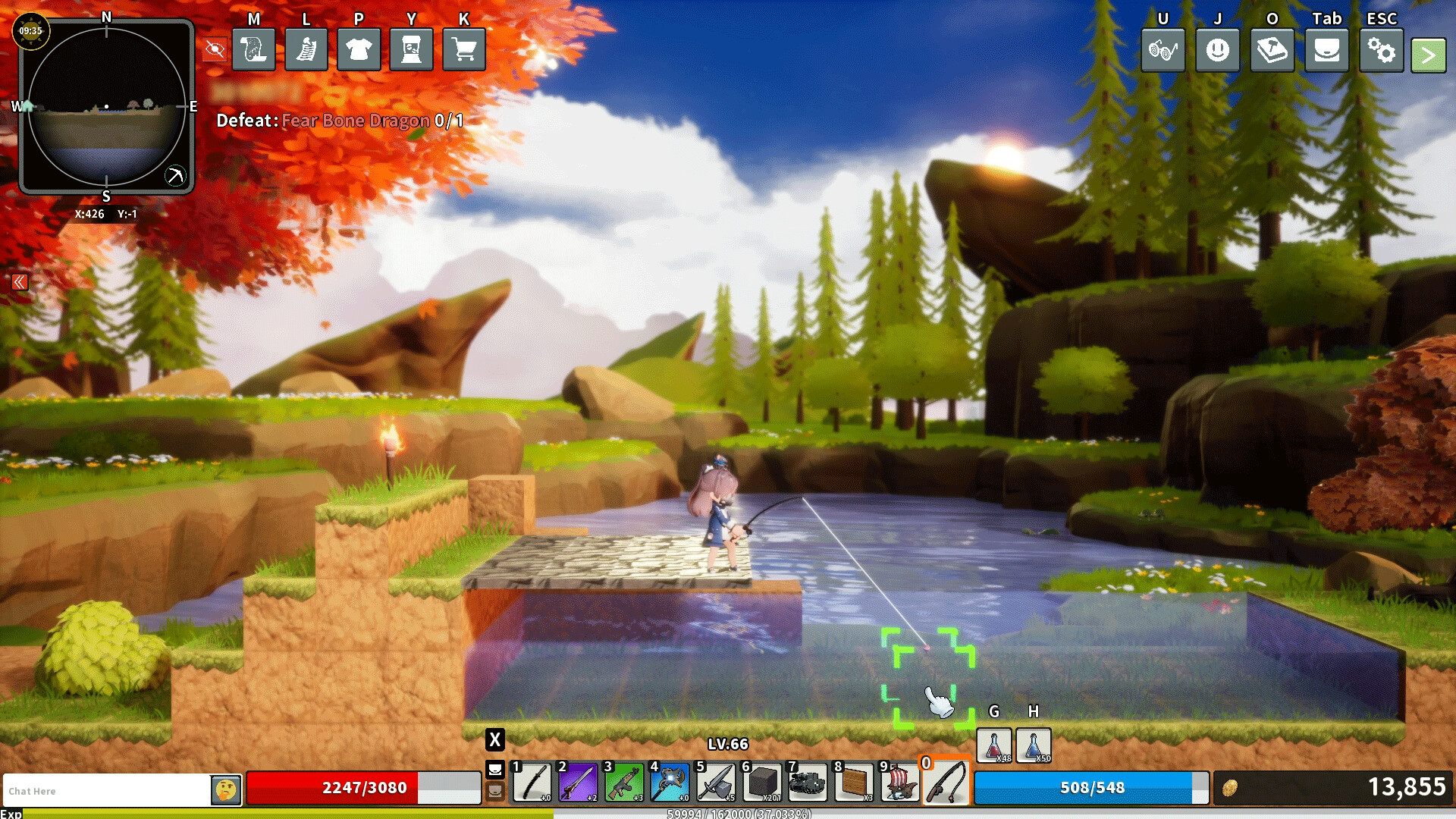Select the green assault rifle slot

click(x=624, y=783)
